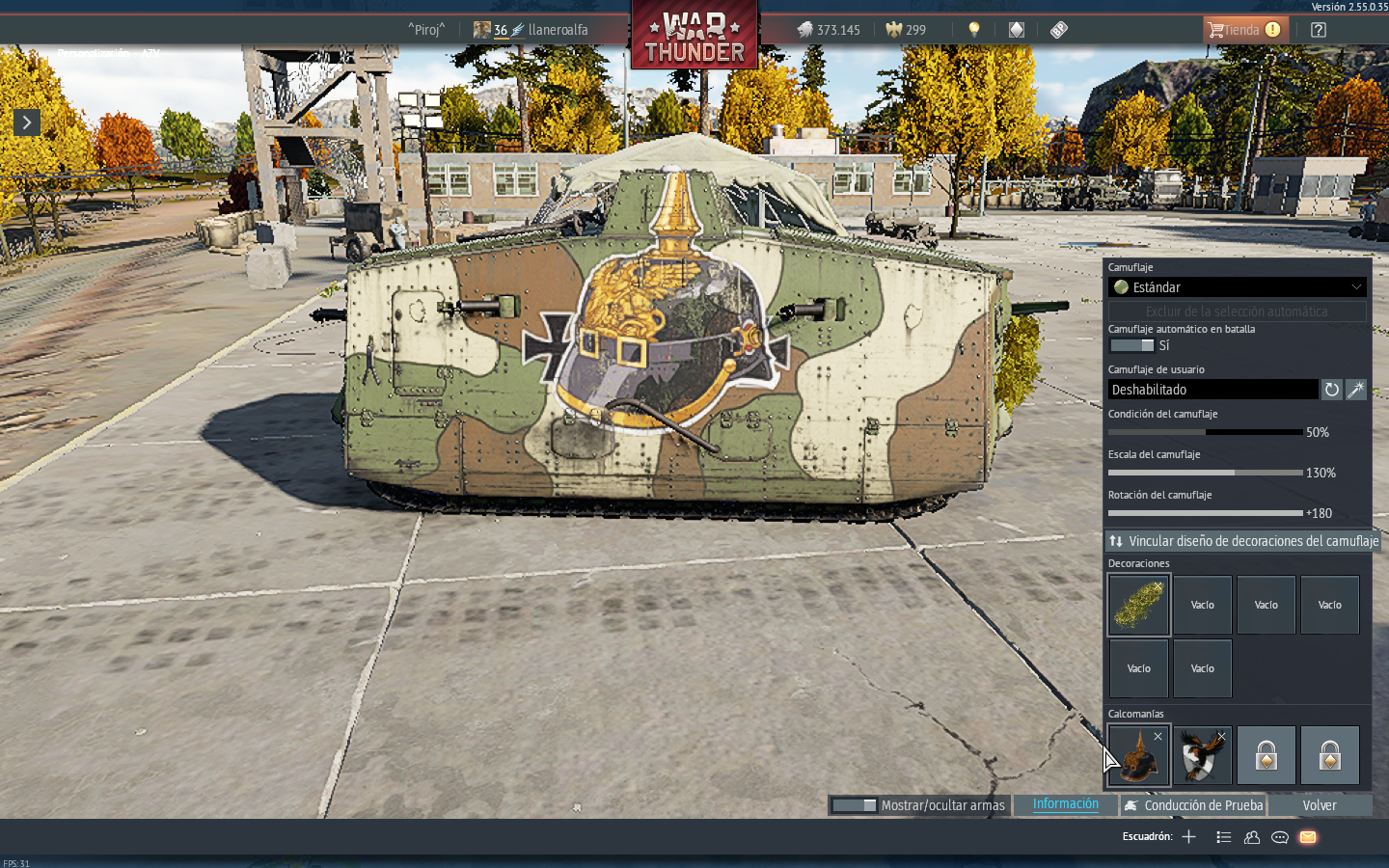
Task: Open the help question mark button
Action: (x=1319, y=30)
